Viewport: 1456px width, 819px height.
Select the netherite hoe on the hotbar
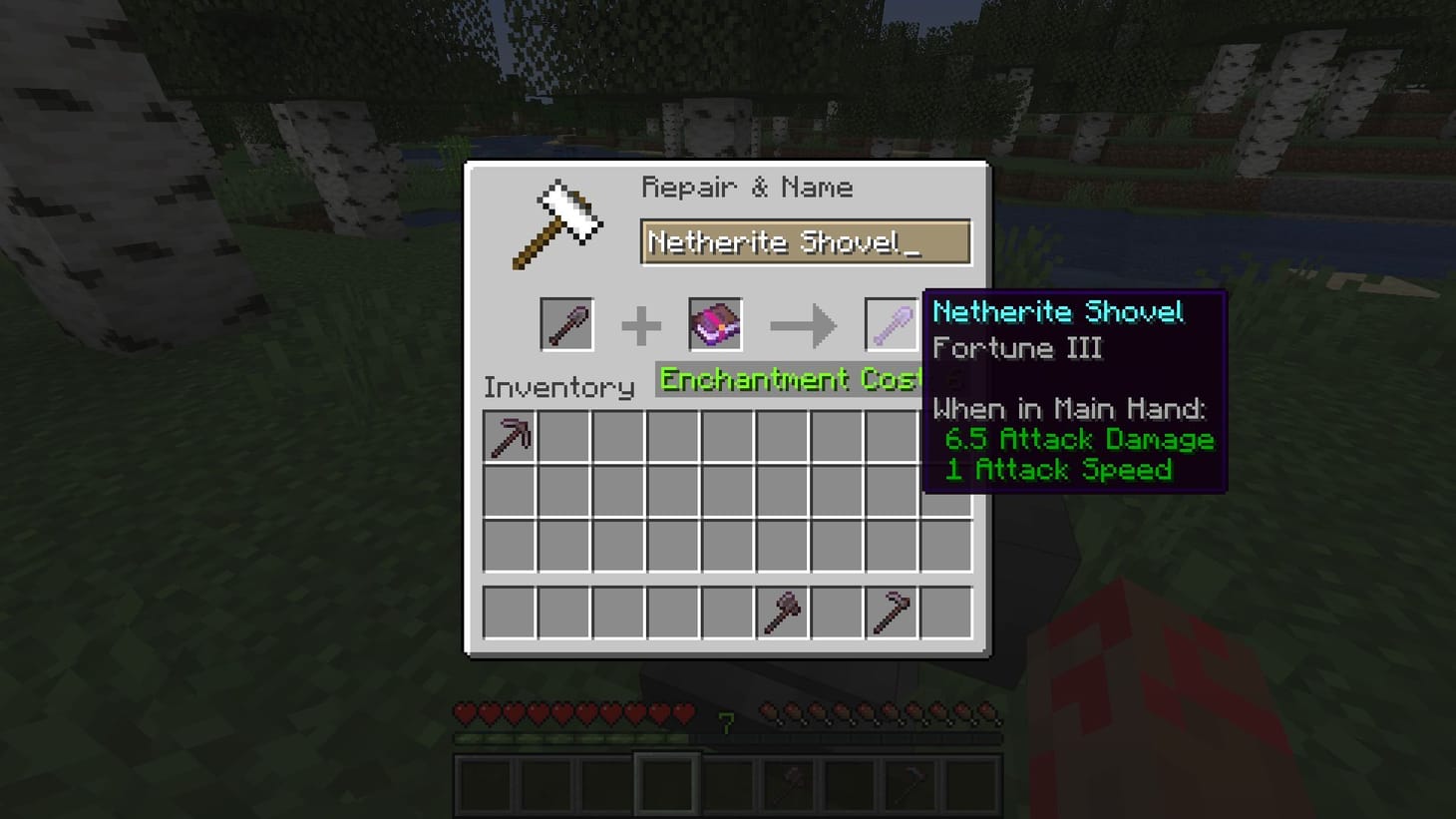click(912, 783)
